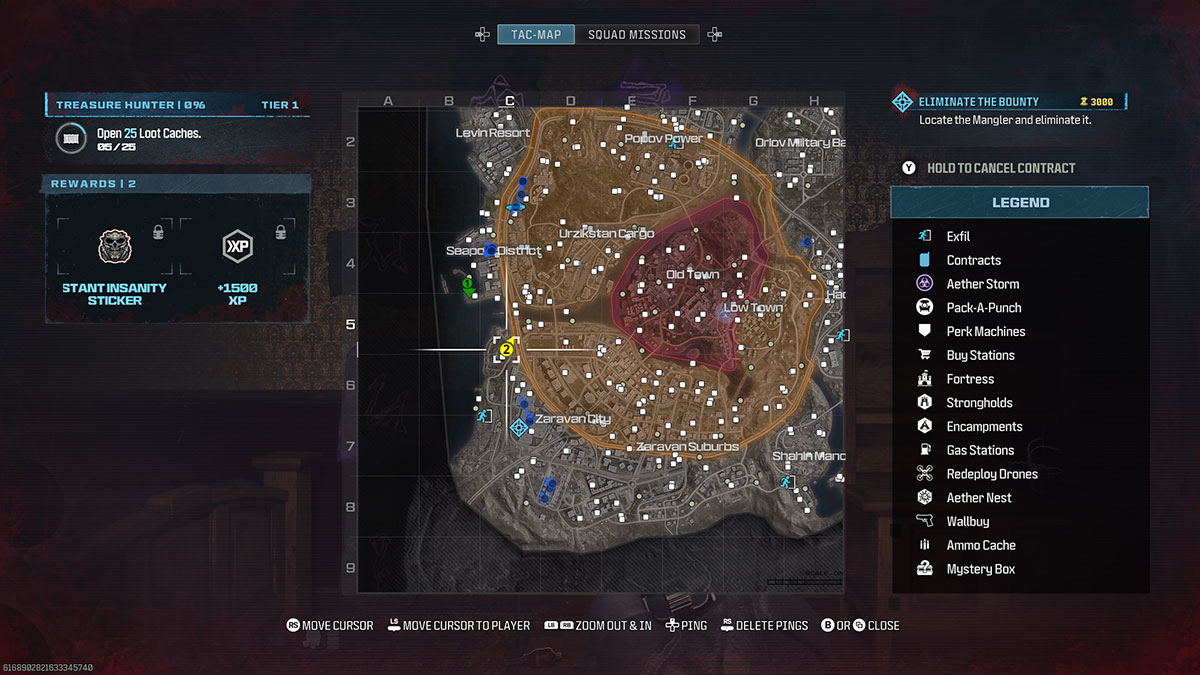
Task: Pick Ammo Cache in the legend
Action: 980,546
